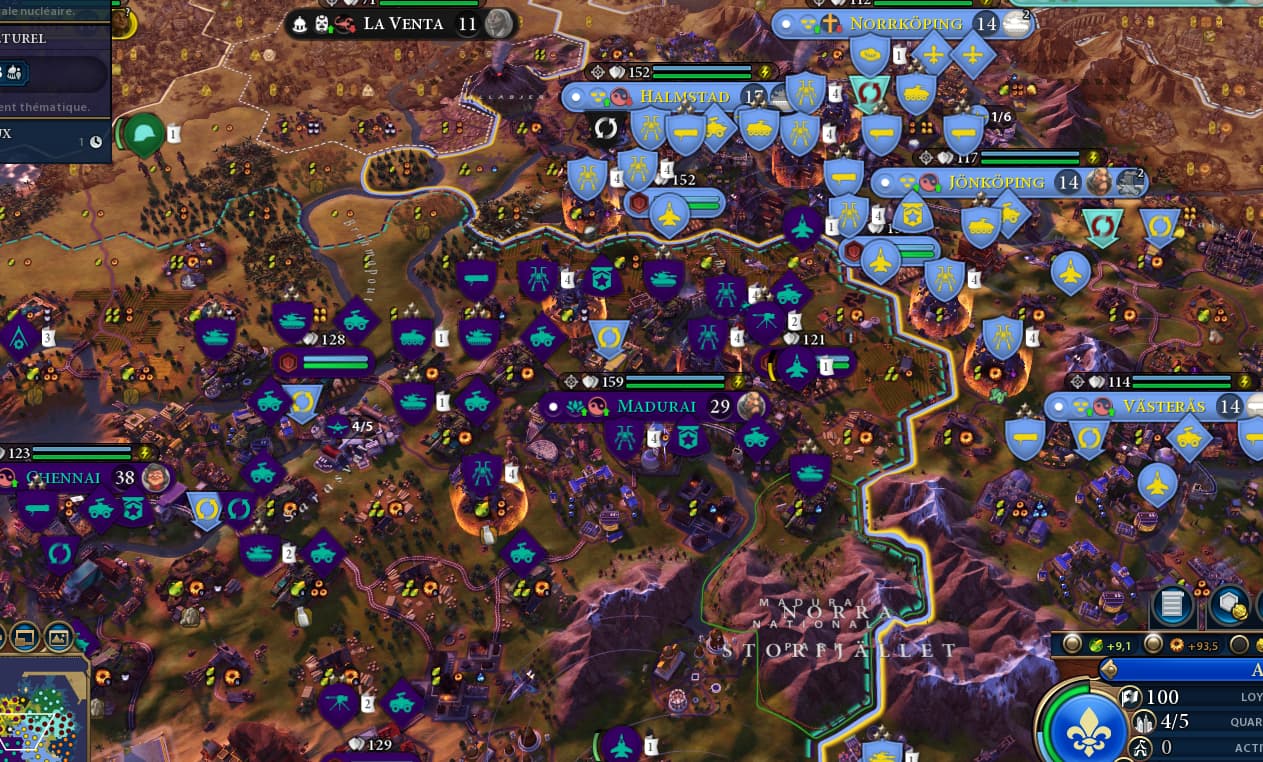Toggle the strategic view landscape icon
Viewport: 1263px width, 762px height.
click(58, 635)
